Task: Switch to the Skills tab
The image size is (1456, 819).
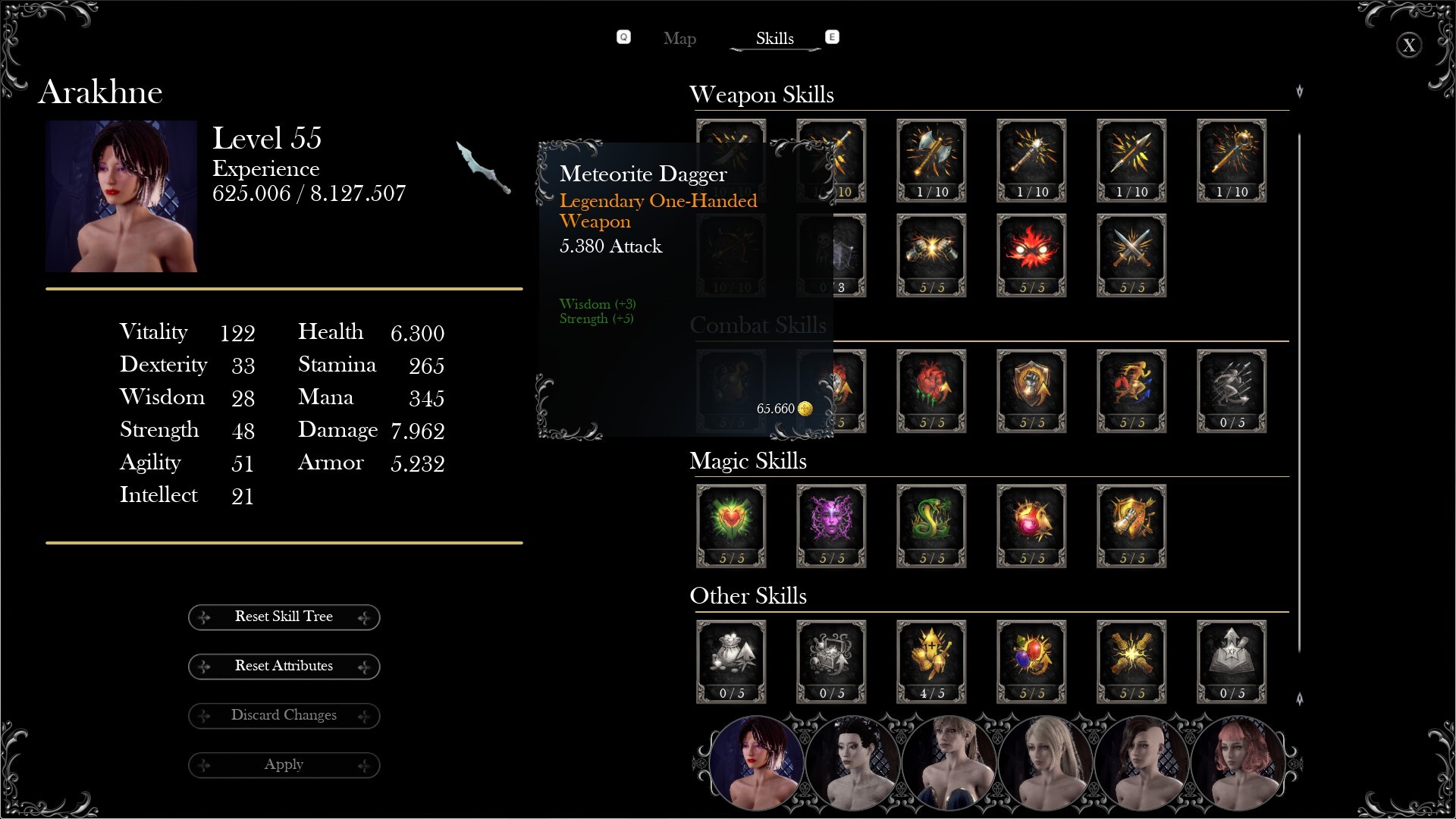Action: 774,39
